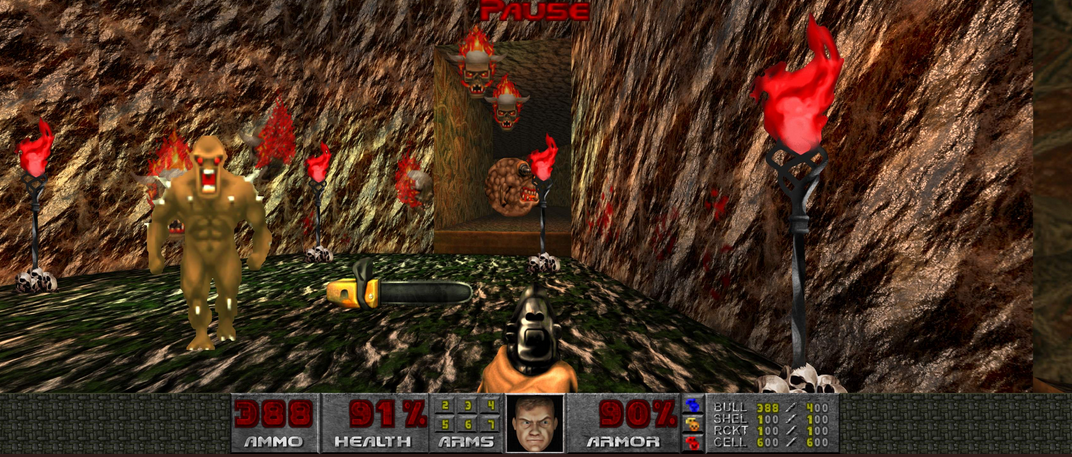Screen dimensions: 1072x457
Task: Choose the red skull key icon
Action: 692,440
